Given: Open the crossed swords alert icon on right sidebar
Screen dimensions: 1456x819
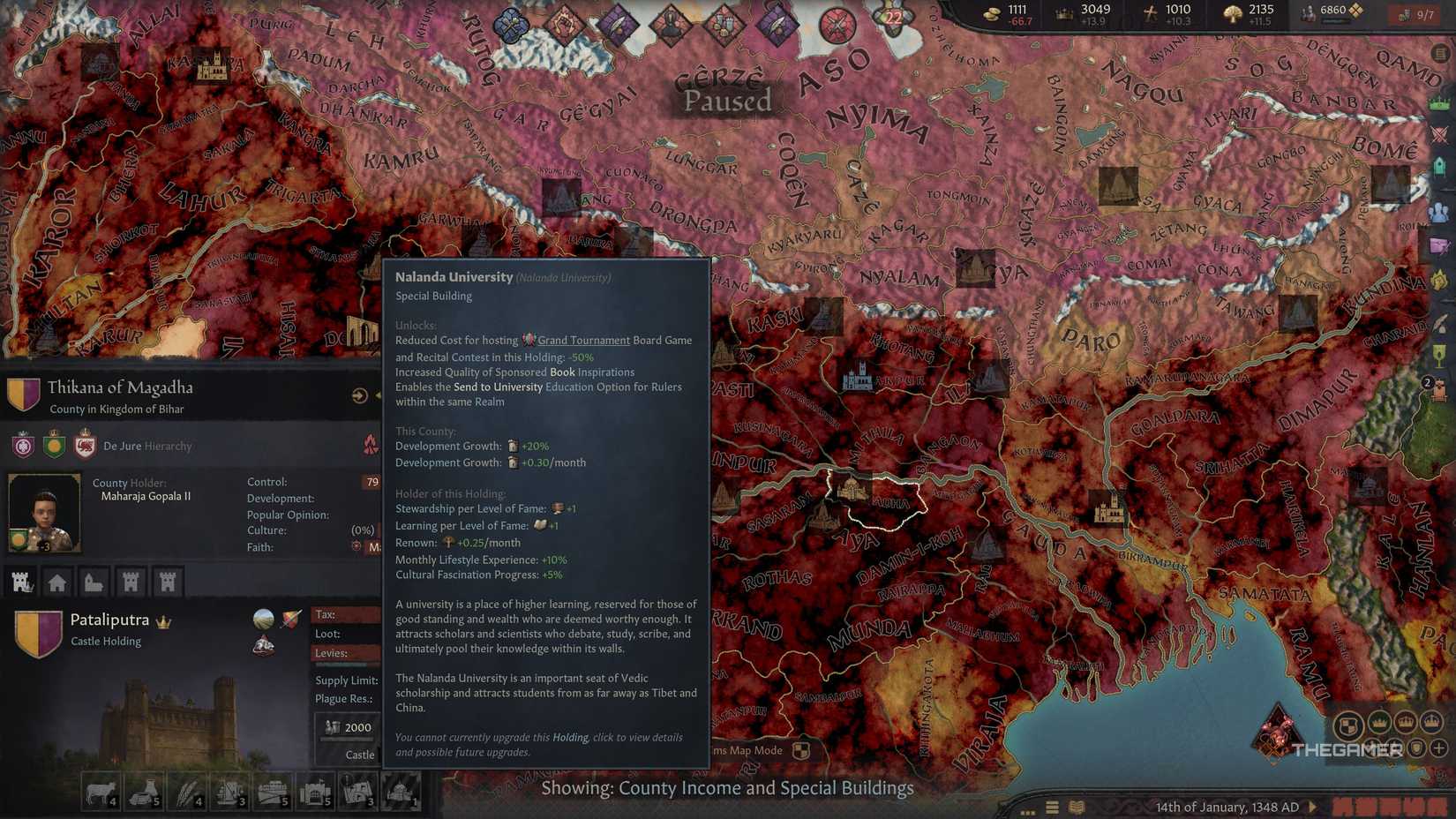Looking at the screenshot, I should click(x=1437, y=135).
